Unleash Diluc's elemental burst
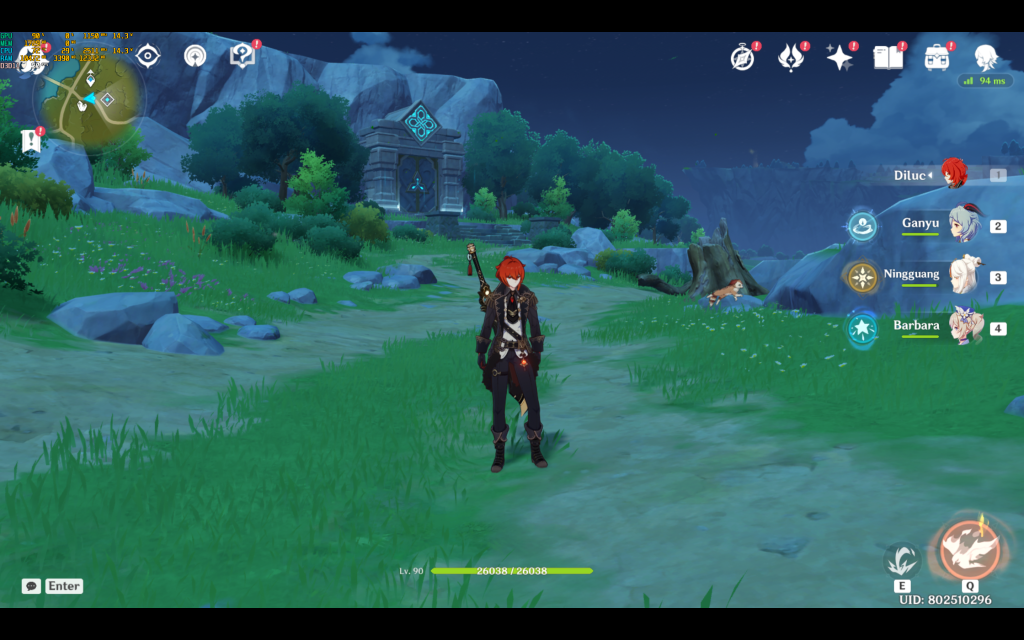This screenshot has width=1024, height=640. (968, 550)
